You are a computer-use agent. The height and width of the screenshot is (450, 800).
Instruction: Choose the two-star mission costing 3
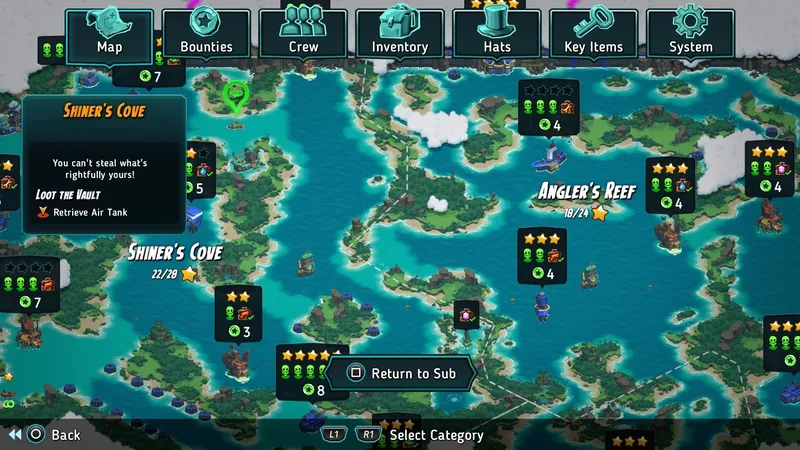click(x=238, y=314)
